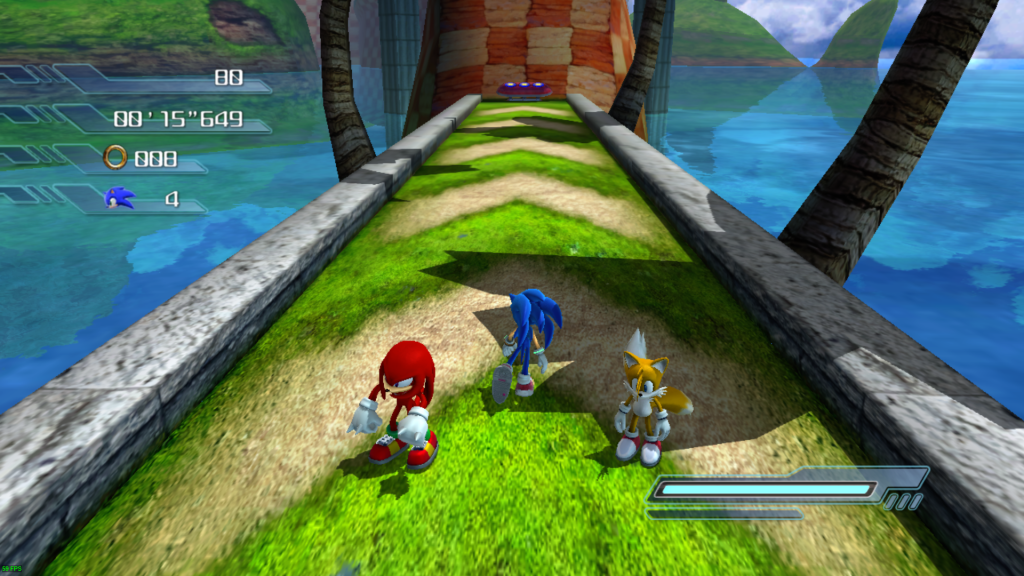Screen dimensions: 1024x576
Task: Click the gold ring counter icon
Action: pyautogui.click(x=116, y=157)
